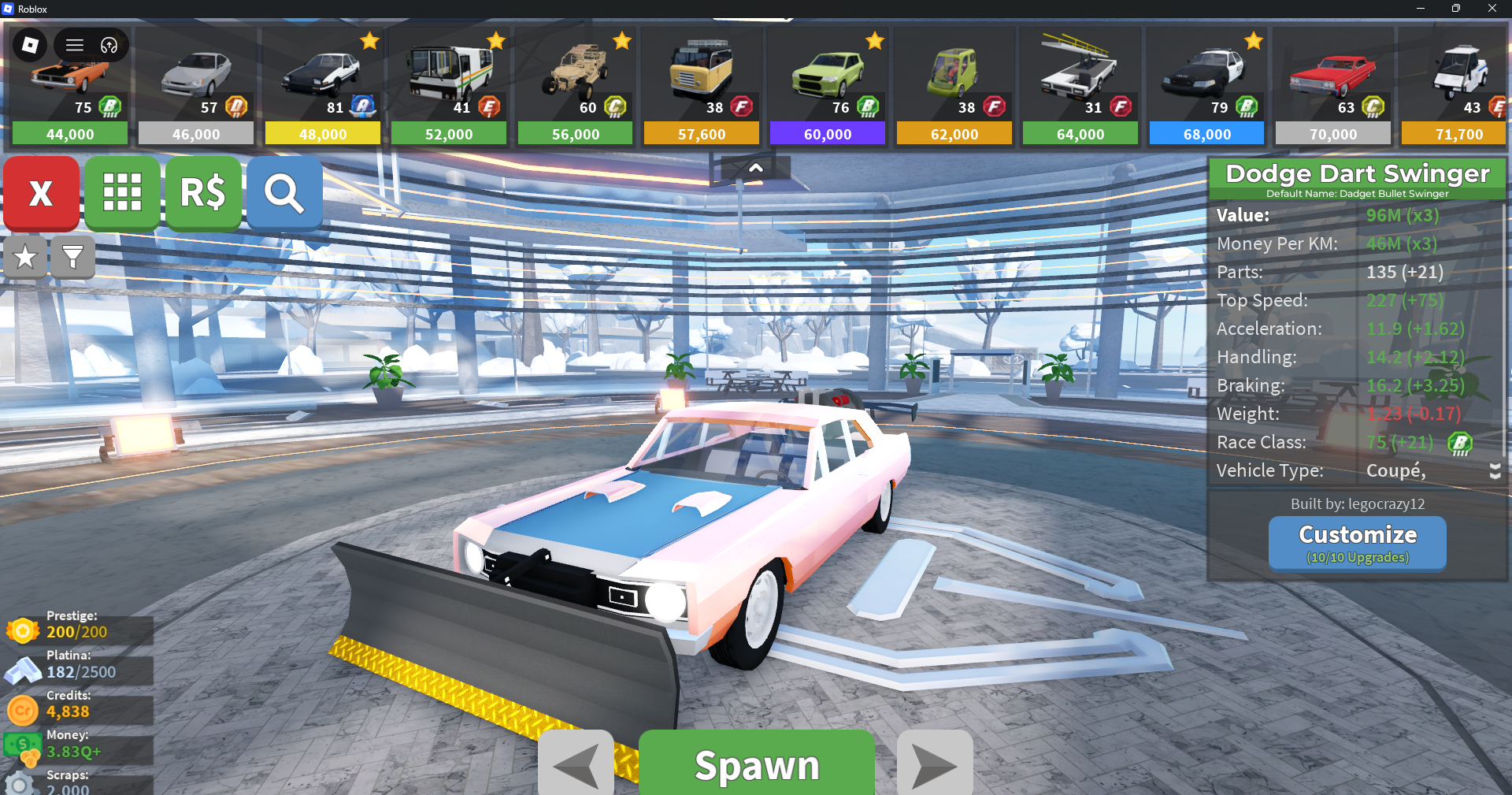Select the red classic car priced 70,000

(1333, 87)
